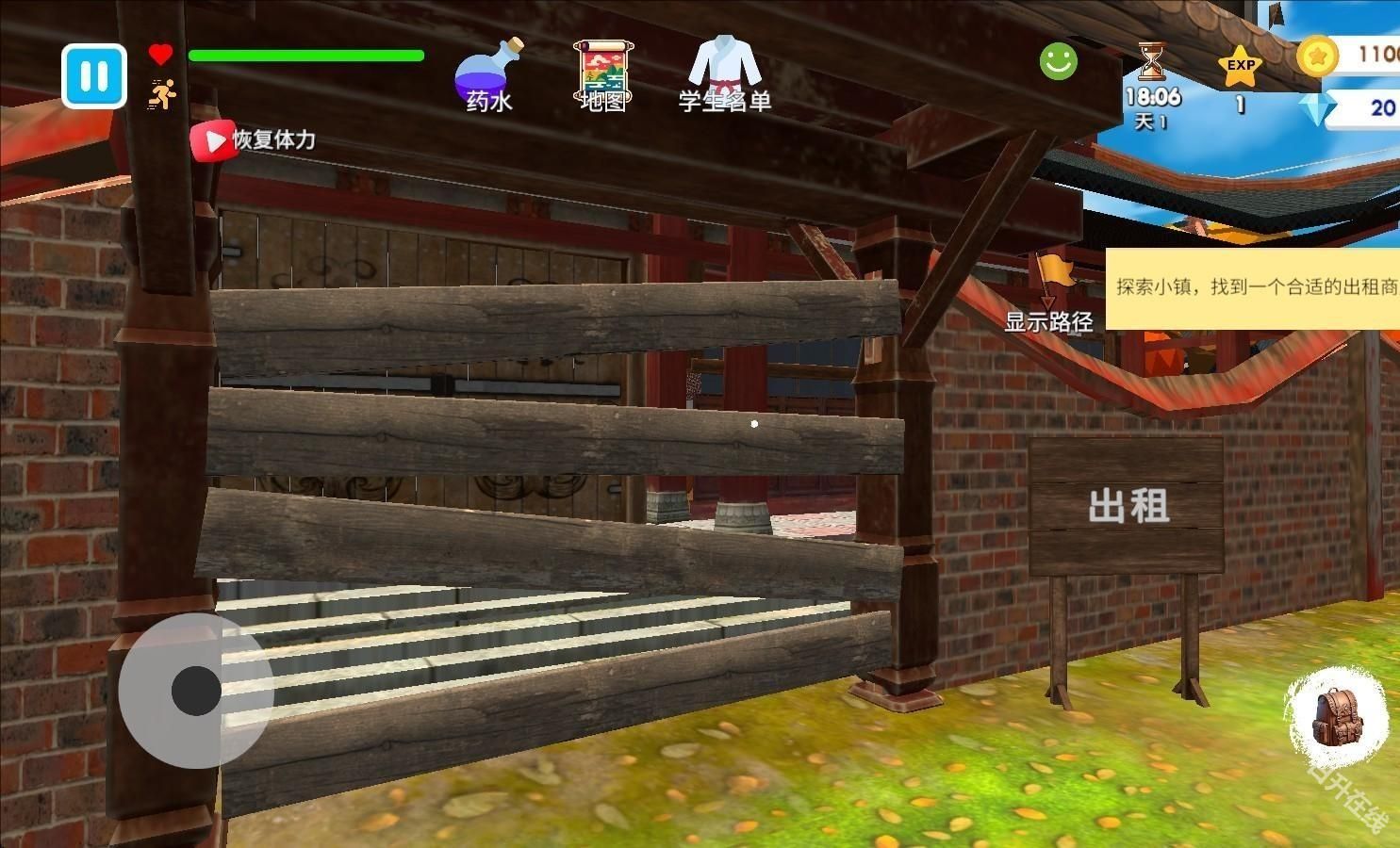
Task: Toggle the orange running man sprint icon
Action: pyautogui.click(x=162, y=94)
